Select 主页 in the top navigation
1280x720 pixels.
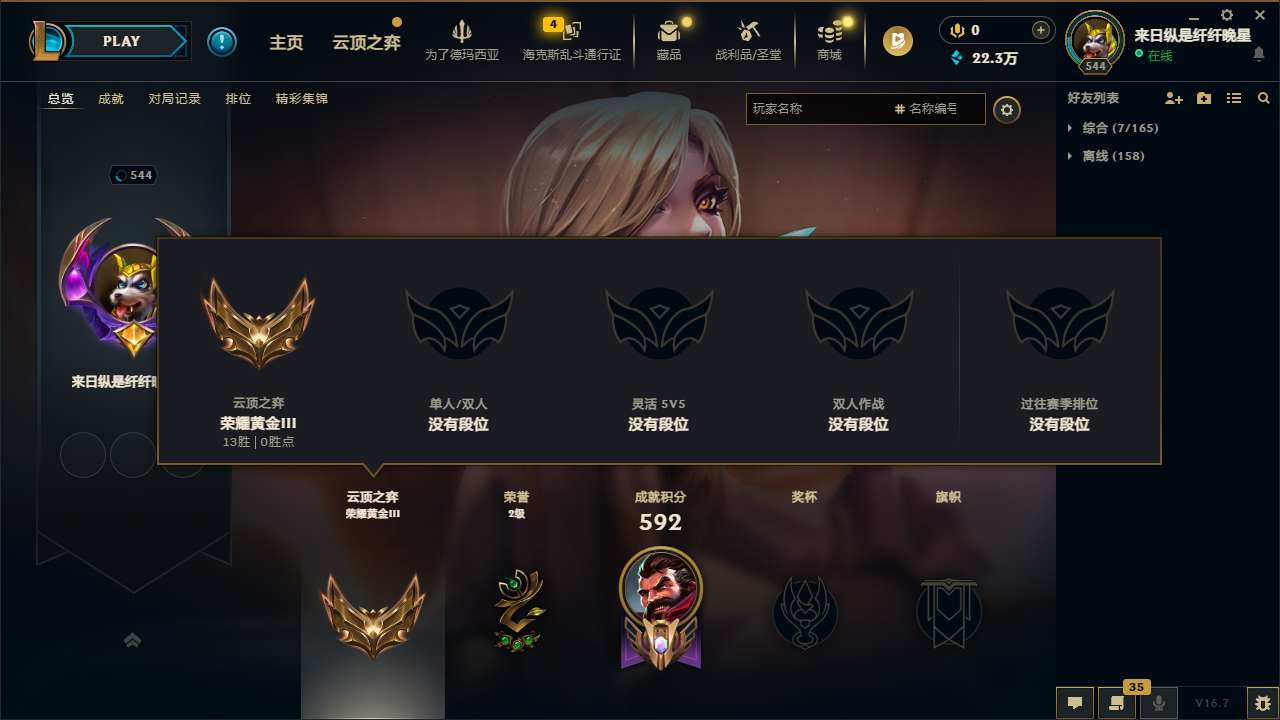pos(287,42)
